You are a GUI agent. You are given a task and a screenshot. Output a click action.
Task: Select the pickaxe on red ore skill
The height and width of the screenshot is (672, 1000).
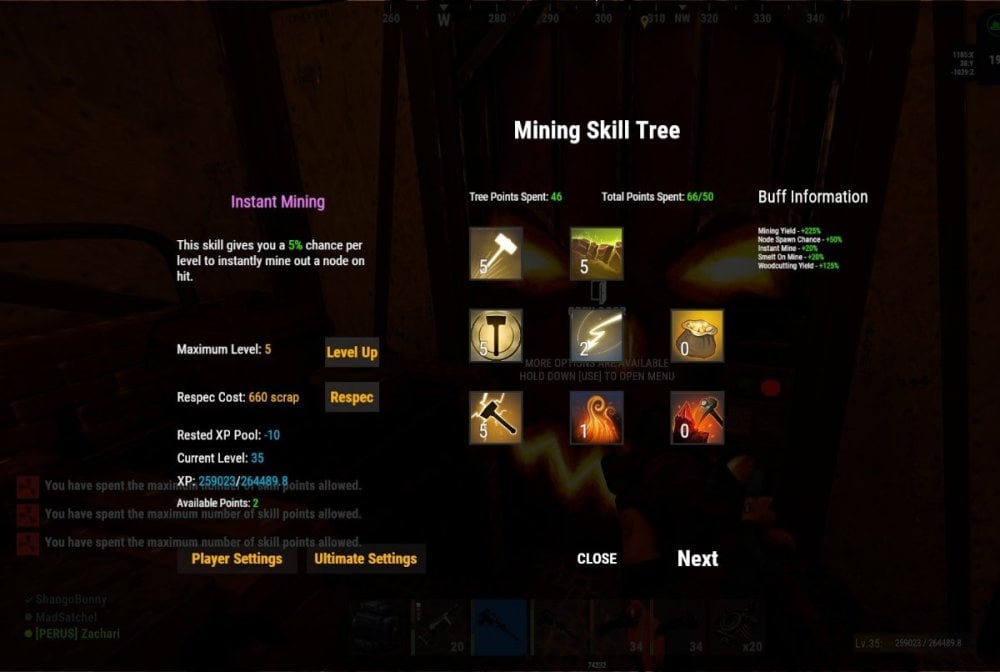(x=697, y=417)
